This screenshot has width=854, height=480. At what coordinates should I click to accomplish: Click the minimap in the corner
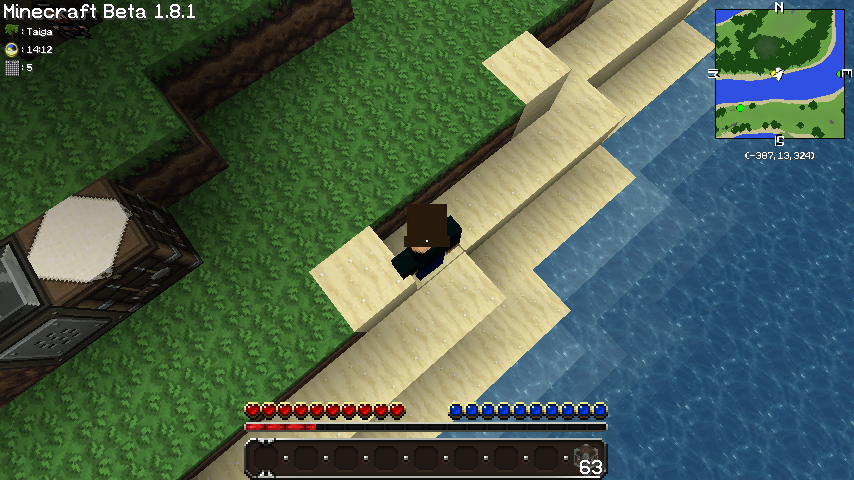[x=778, y=74]
